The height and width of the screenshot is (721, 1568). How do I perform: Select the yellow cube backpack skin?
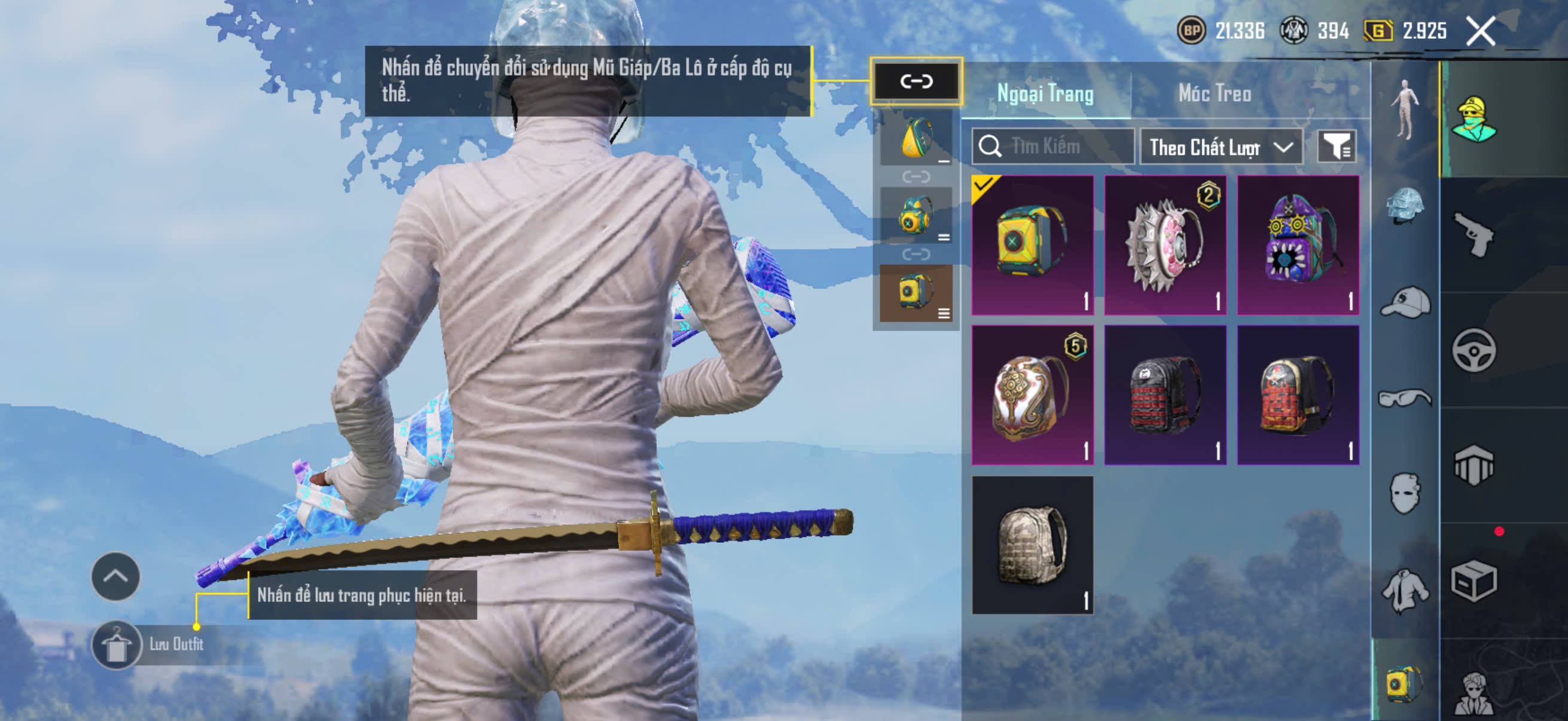(x=1032, y=245)
